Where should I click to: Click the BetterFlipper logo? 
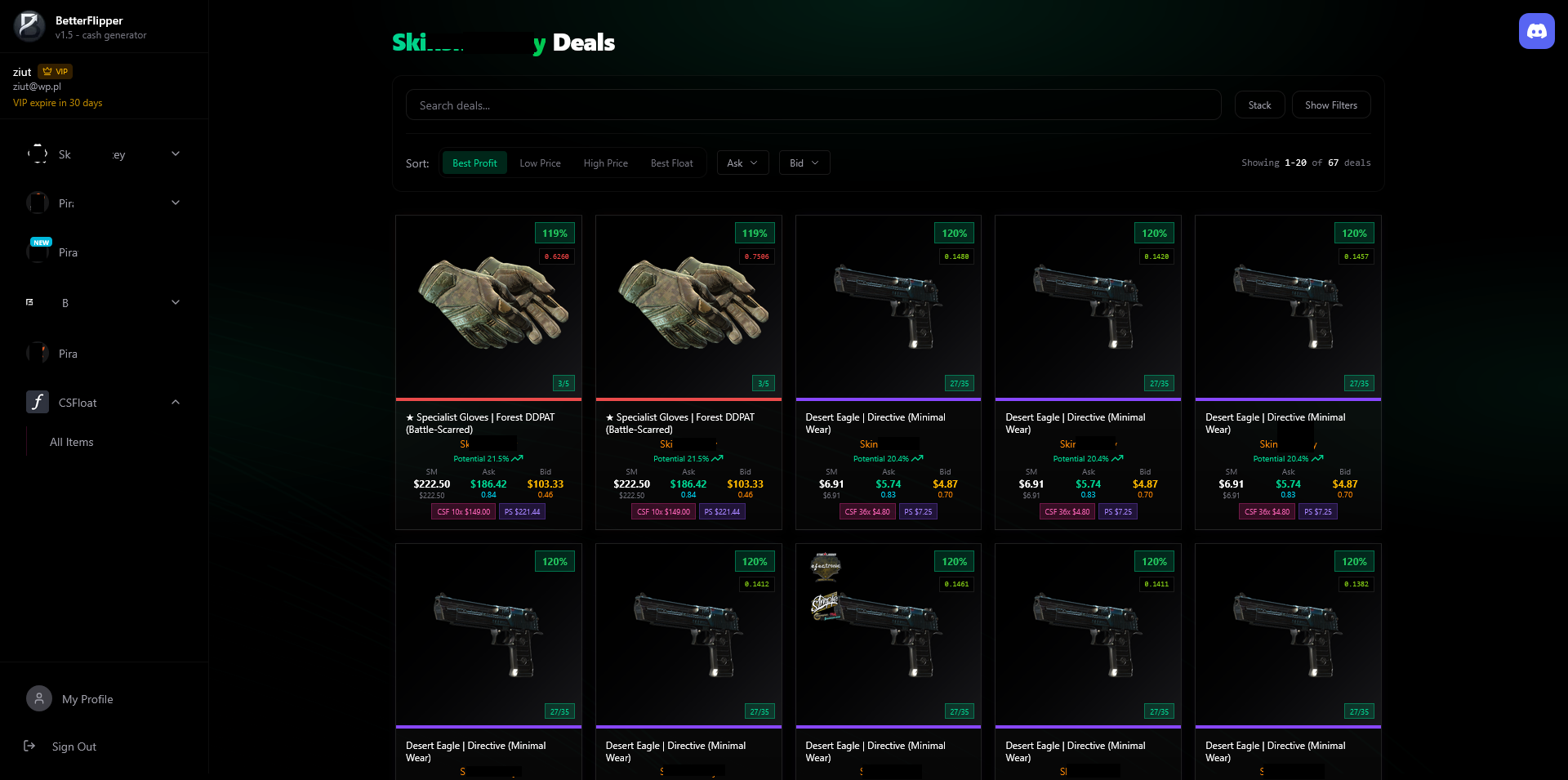coord(29,26)
